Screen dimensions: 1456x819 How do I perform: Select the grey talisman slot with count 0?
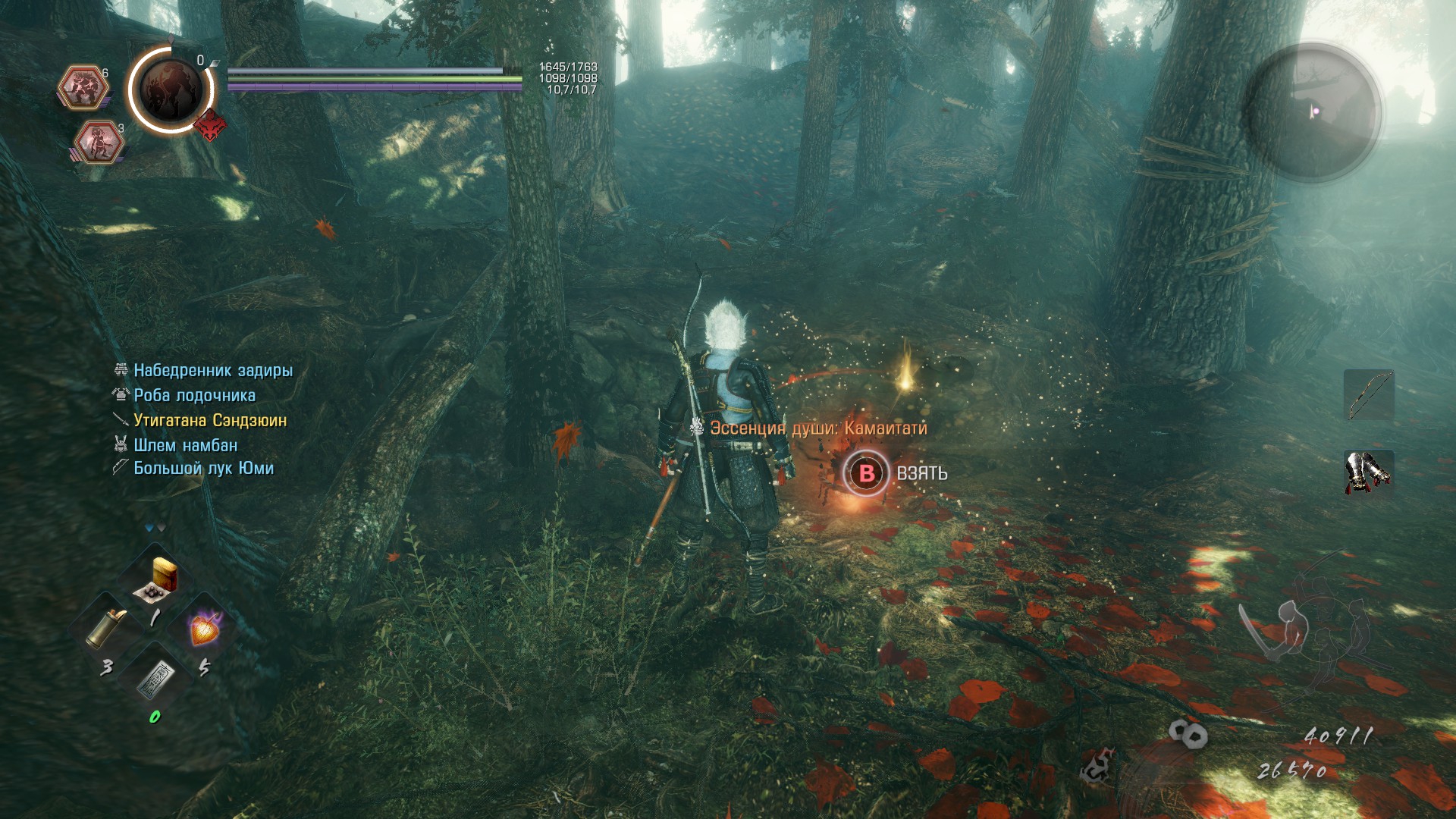click(155, 677)
